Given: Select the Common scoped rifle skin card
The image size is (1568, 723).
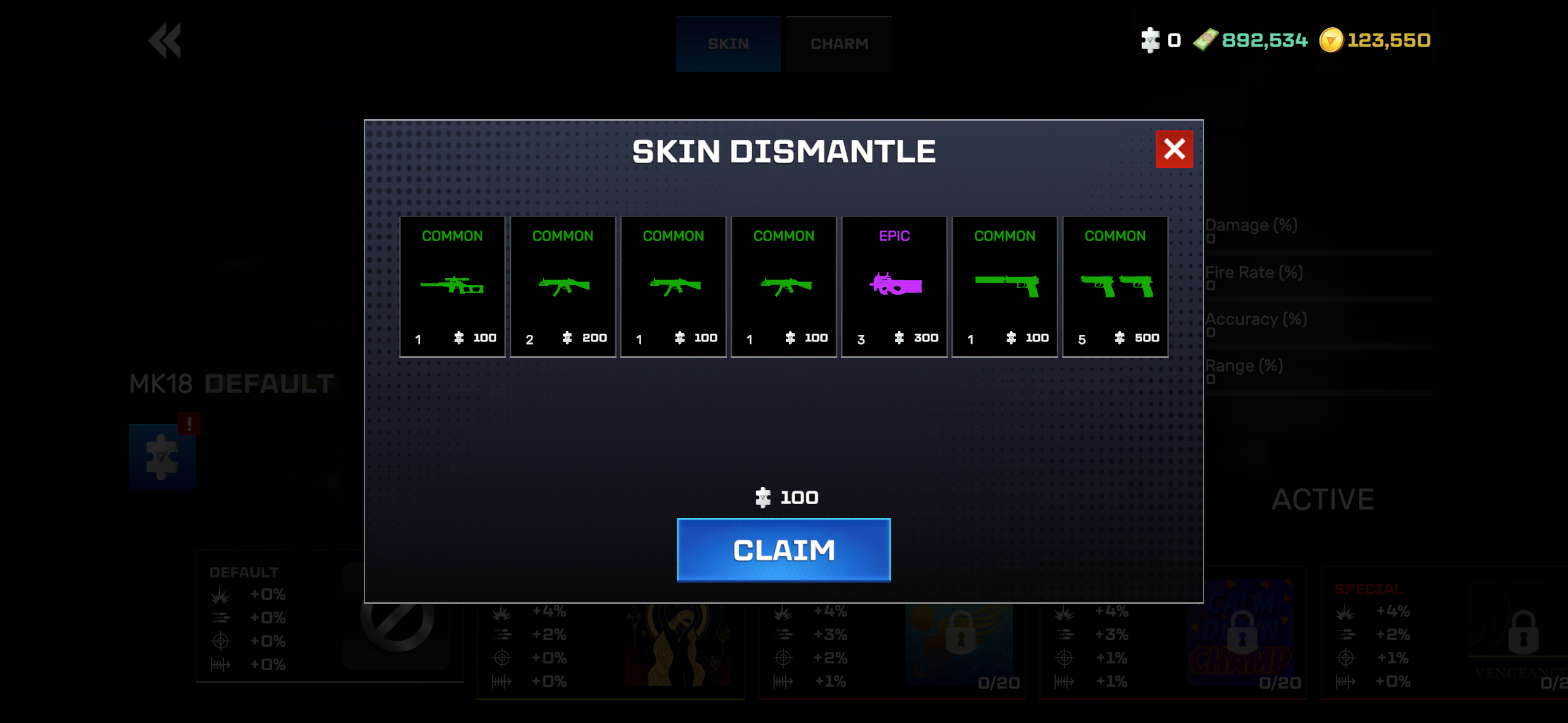Looking at the screenshot, I should coord(452,286).
